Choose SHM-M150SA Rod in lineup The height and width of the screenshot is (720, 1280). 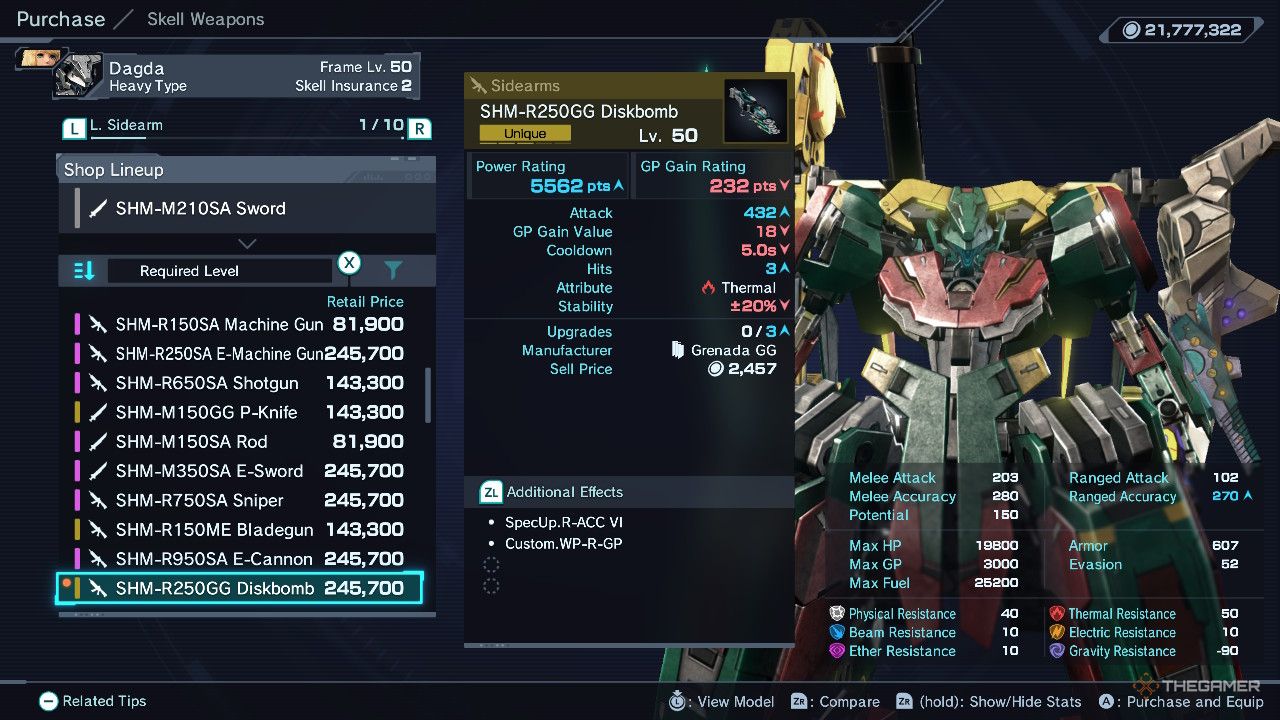click(240, 441)
